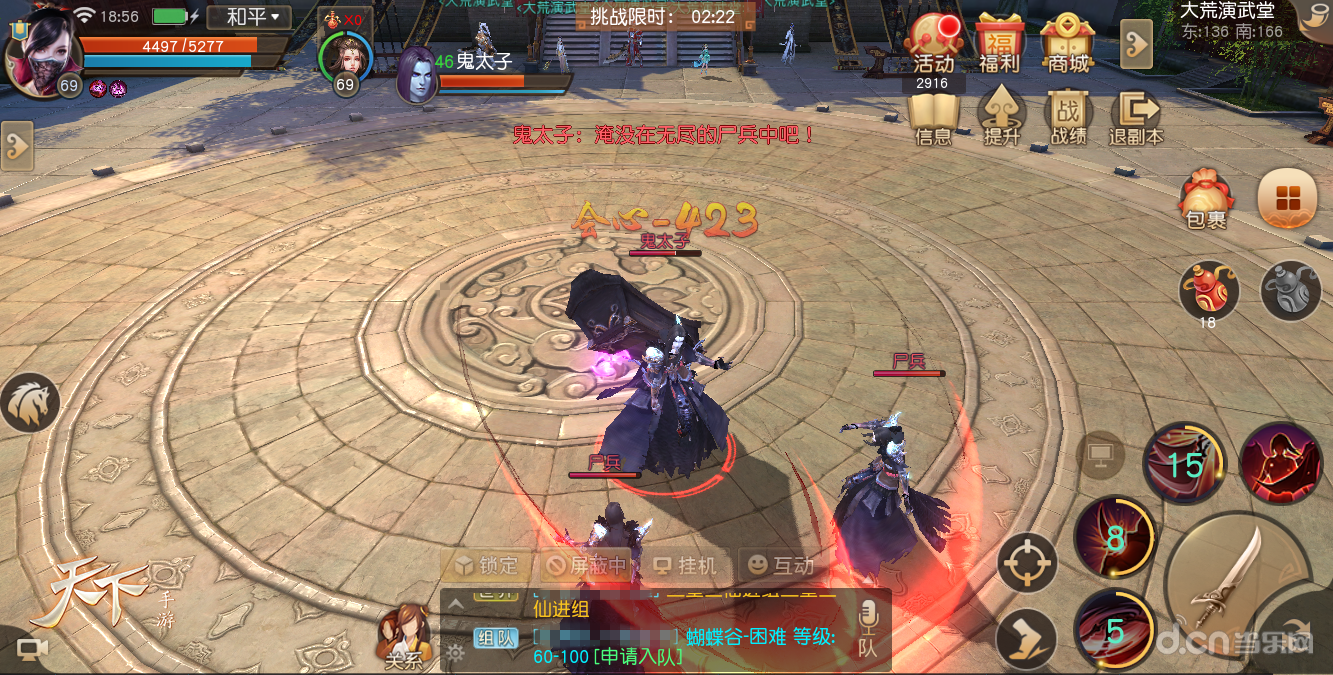Open the 福利 welfare rewards
1333x675 pixels.
pyautogui.click(x=999, y=44)
